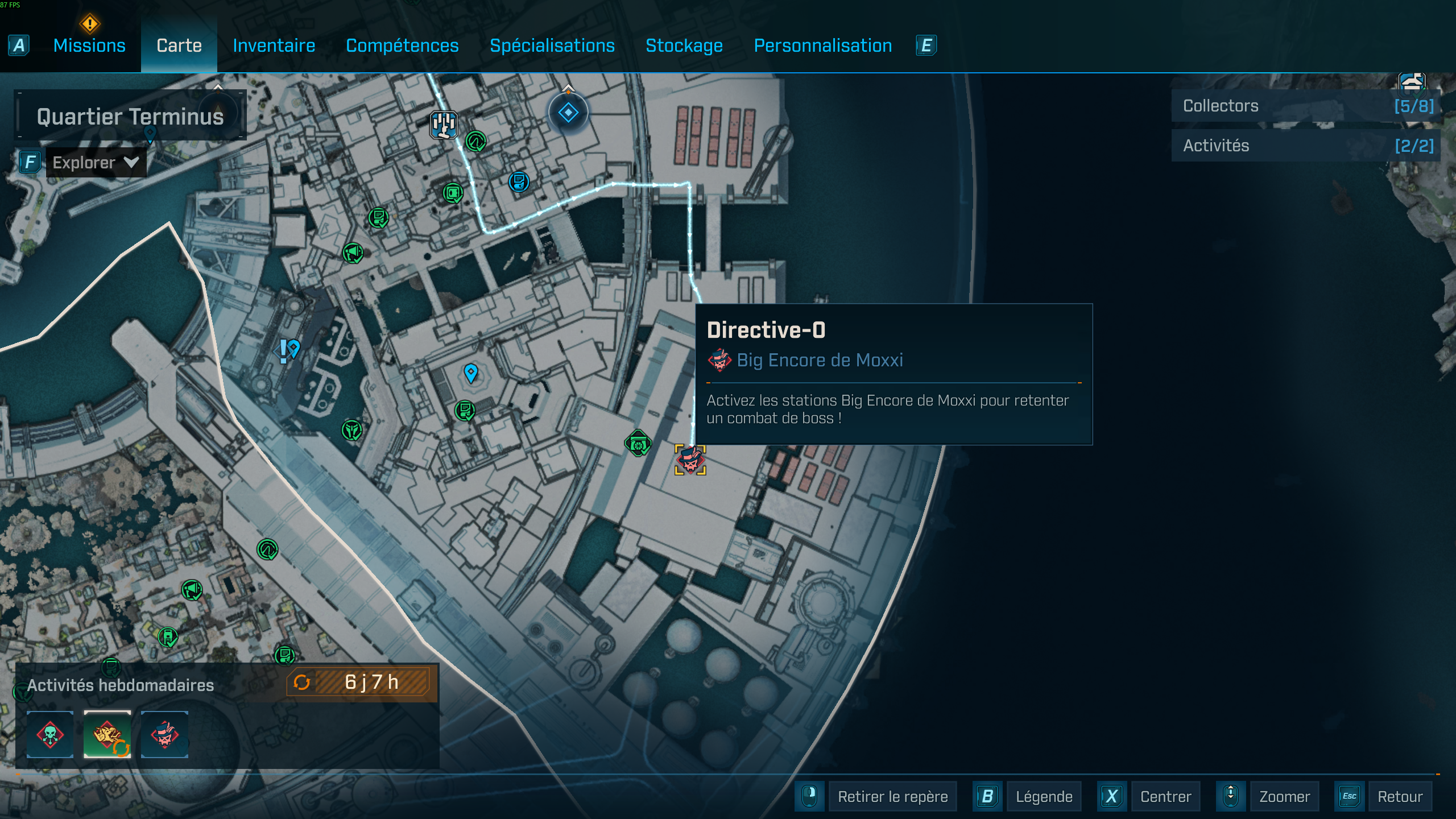The image size is (1456, 819).
Task: Open the Missions tab
Action: (x=89, y=45)
